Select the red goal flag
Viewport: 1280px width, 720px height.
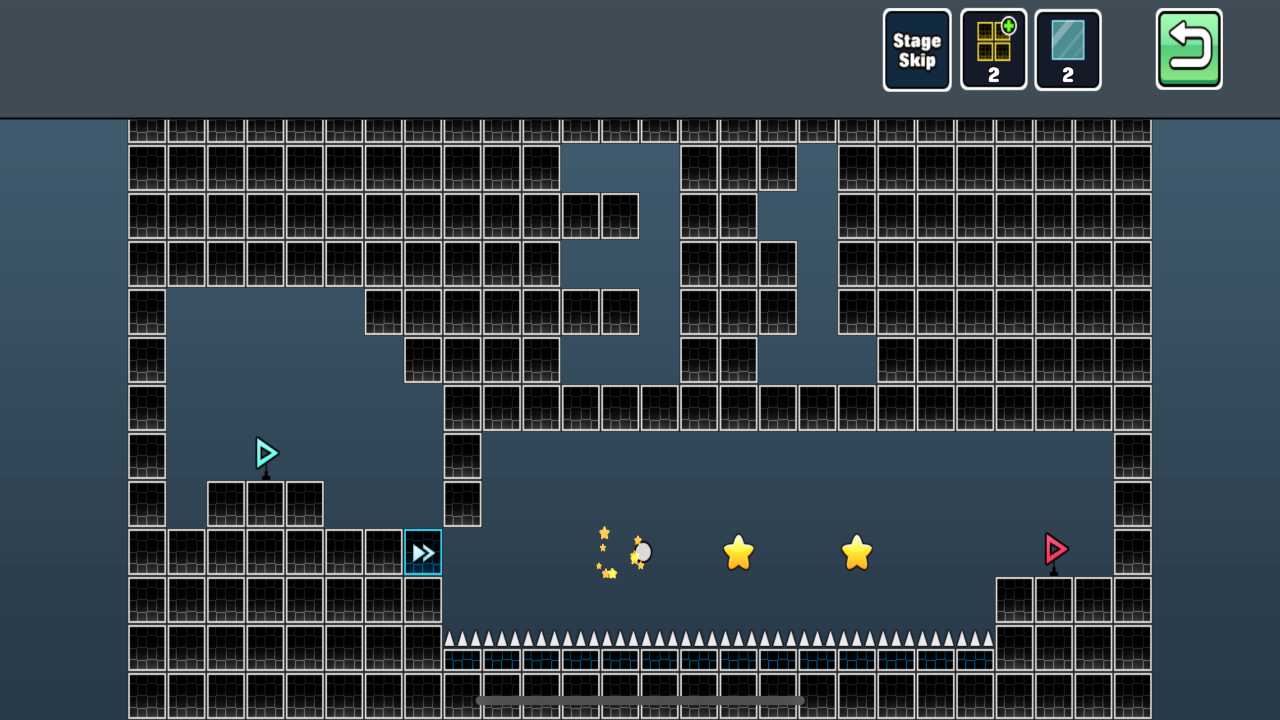point(1055,549)
